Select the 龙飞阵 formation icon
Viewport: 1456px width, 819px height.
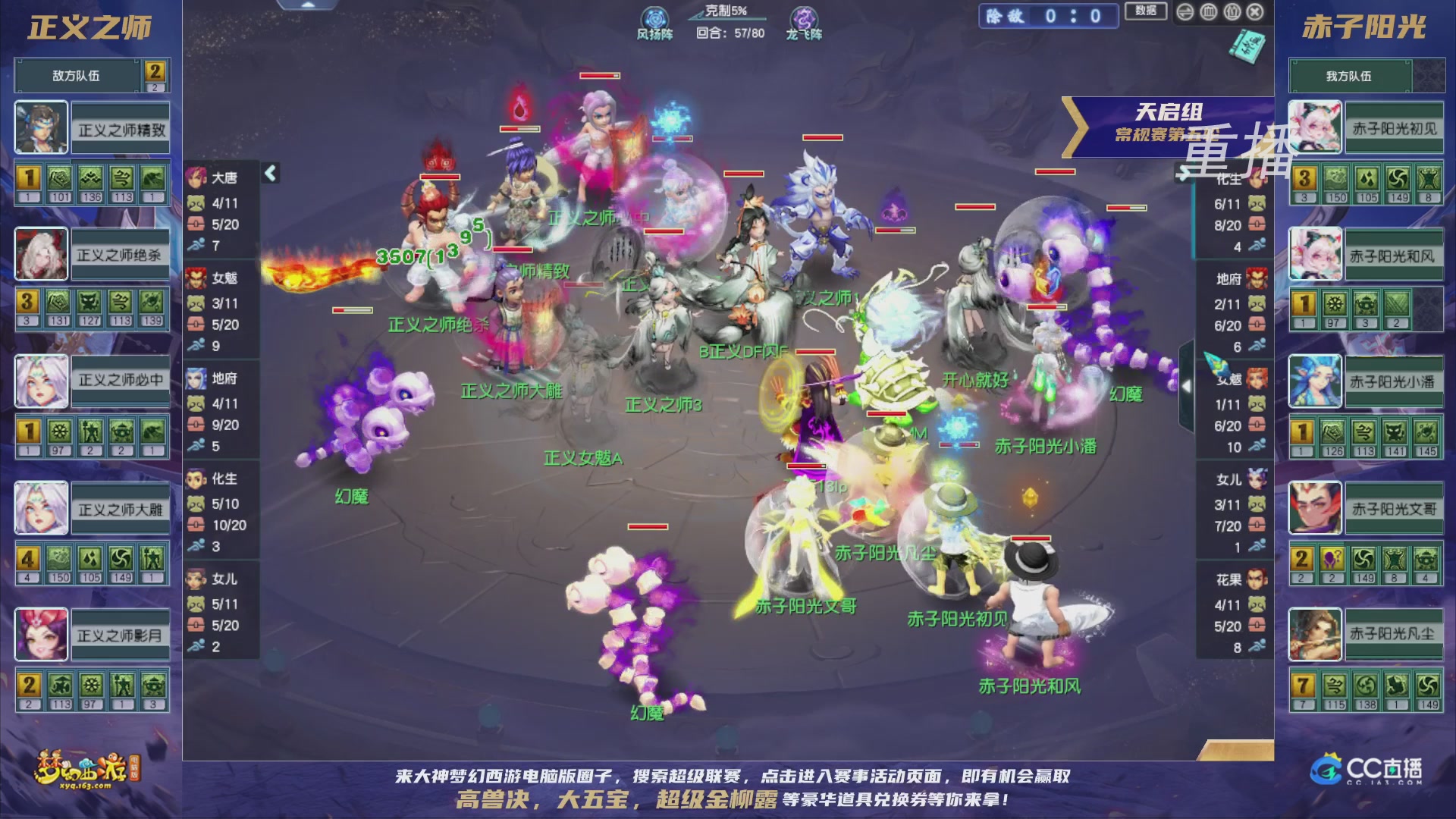[x=804, y=17]
